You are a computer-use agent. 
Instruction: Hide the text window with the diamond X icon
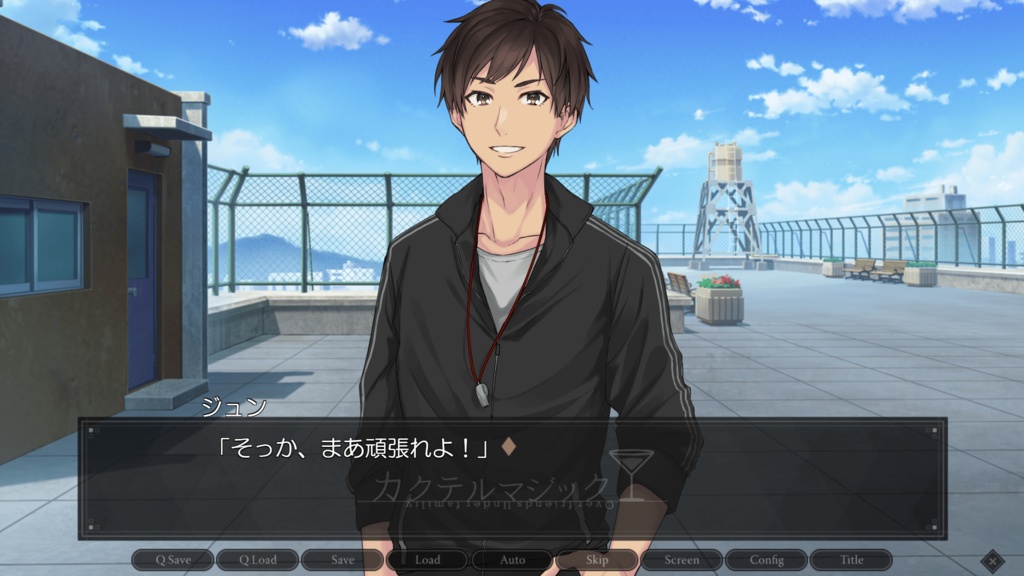[991, 560]
